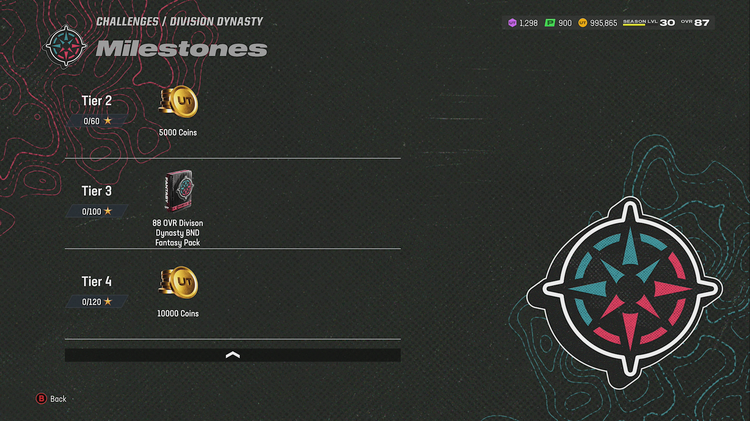Click the 5000 Coins reward icon
The height and width of the screenshot is (421, 750).
(x=178, y=104)
